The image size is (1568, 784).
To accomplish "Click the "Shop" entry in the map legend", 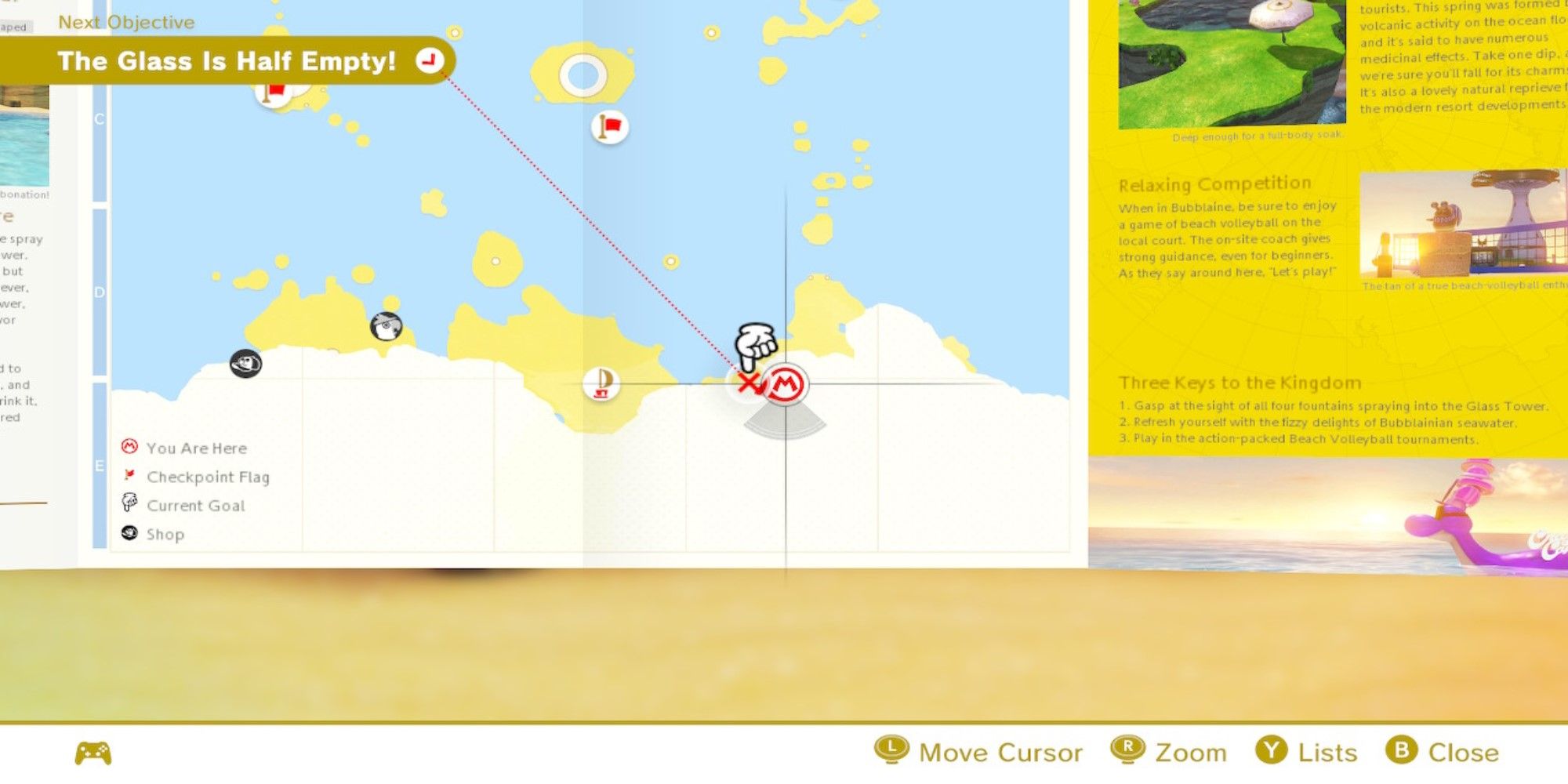I will (x=165, y=534).
